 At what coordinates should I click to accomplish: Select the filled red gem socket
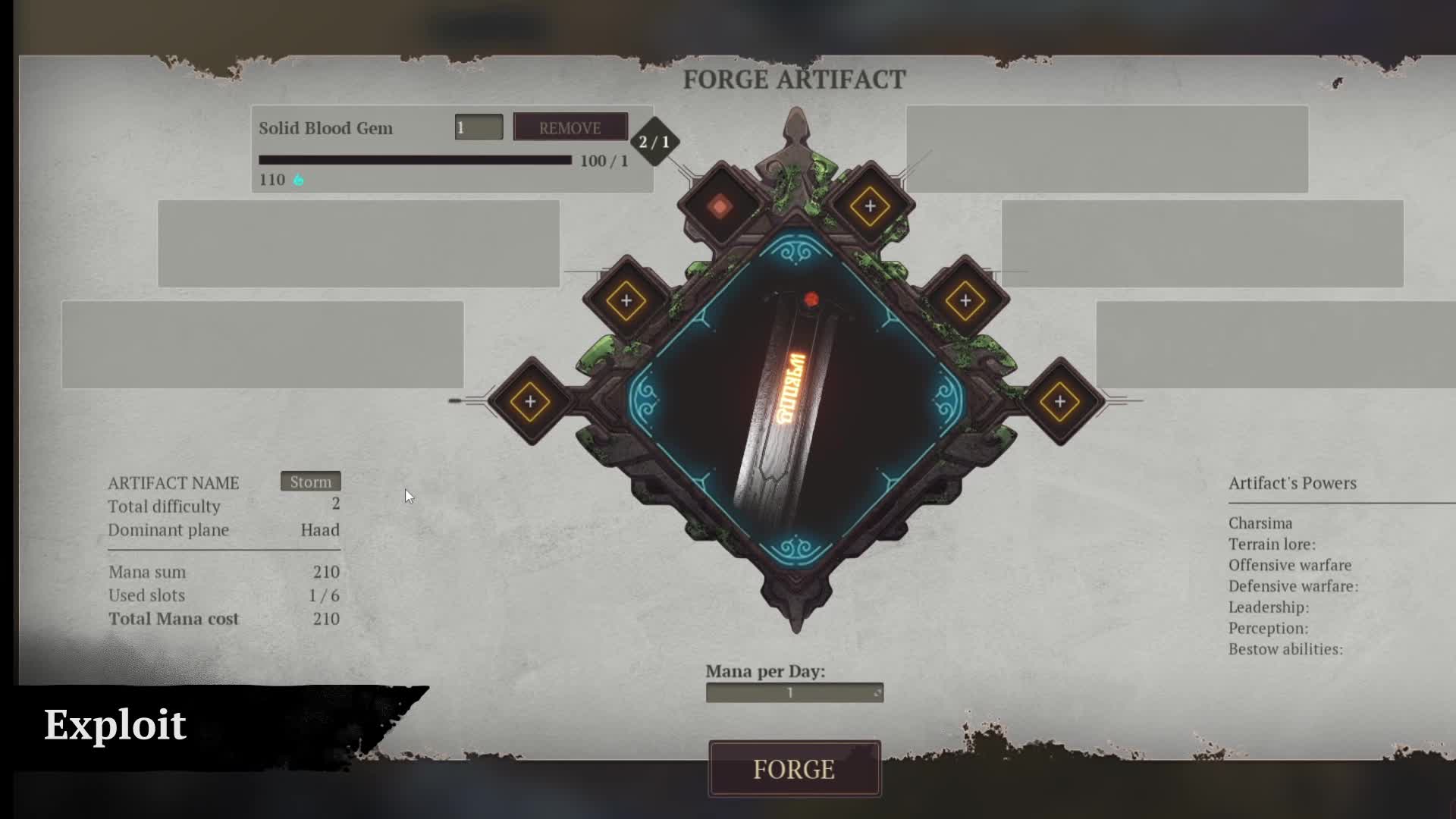click(719, 205)
